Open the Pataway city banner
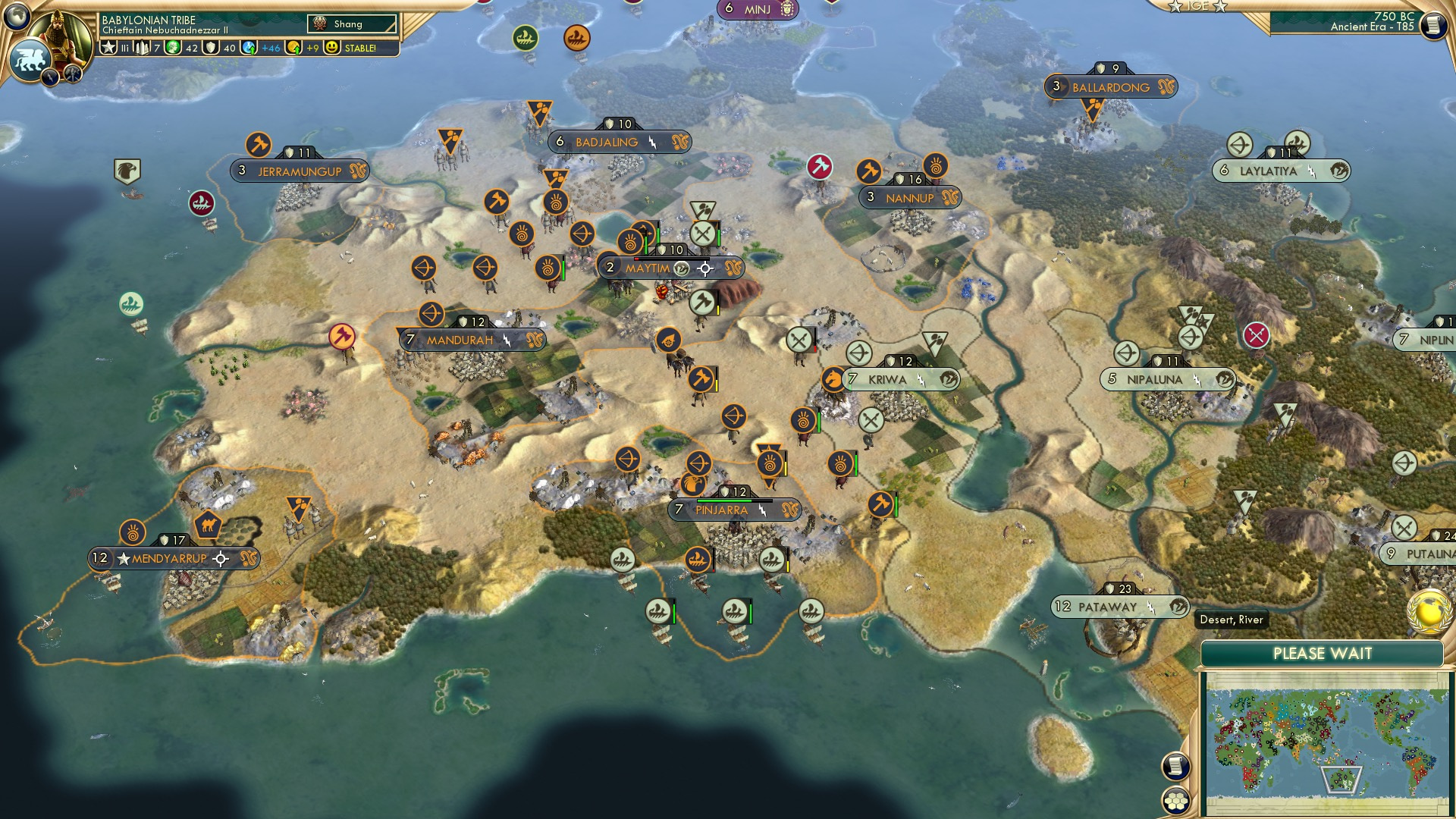 tap(1107, 607)
